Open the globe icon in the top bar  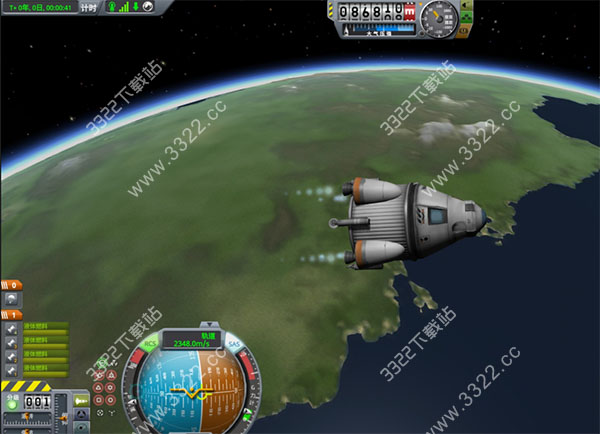click(148, 6)
